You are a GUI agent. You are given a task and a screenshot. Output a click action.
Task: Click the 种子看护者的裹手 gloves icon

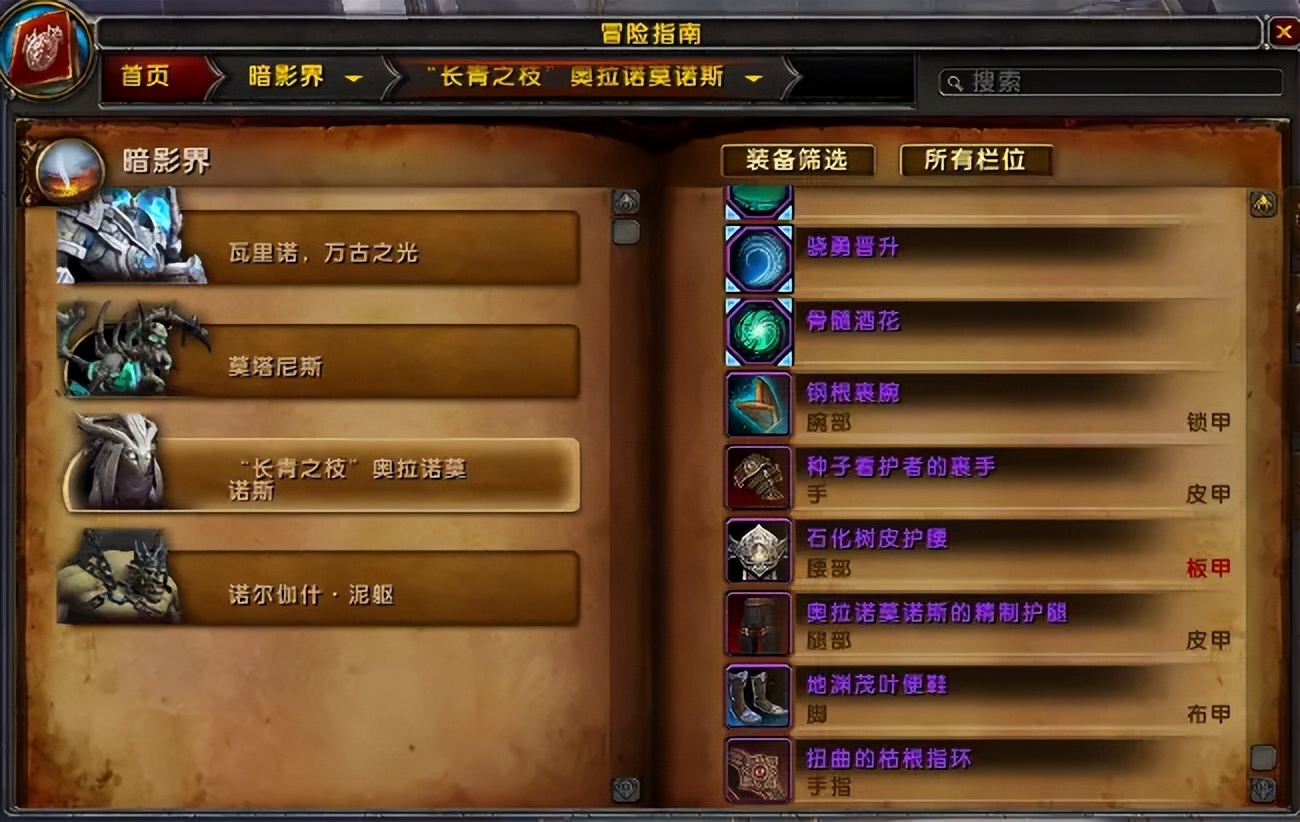coord(757,478)
